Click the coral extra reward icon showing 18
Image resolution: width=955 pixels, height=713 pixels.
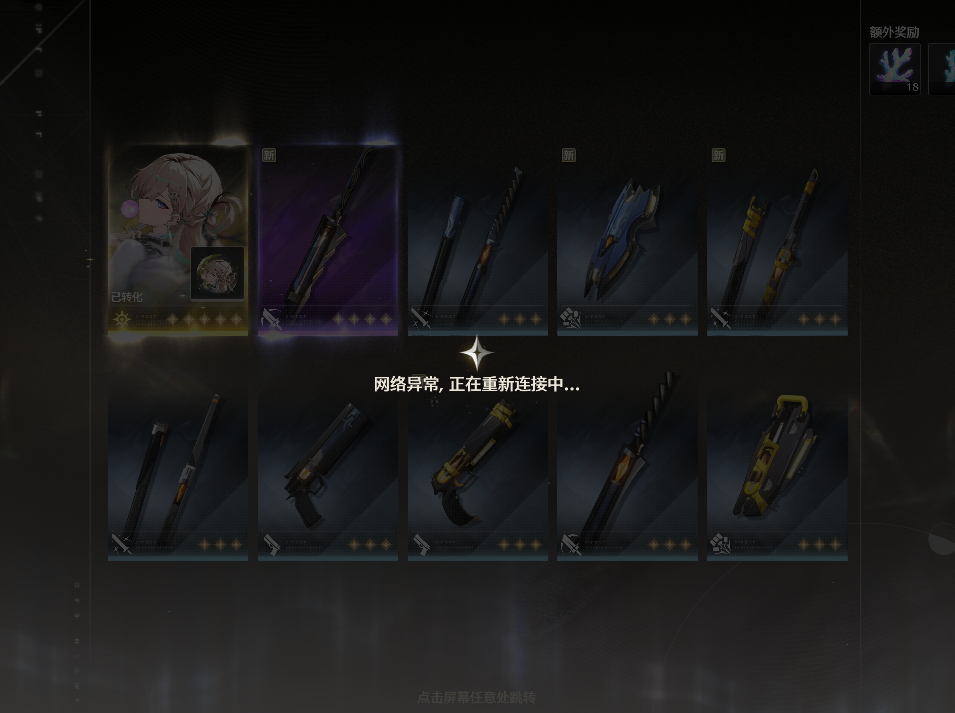[x=895, y=69]
